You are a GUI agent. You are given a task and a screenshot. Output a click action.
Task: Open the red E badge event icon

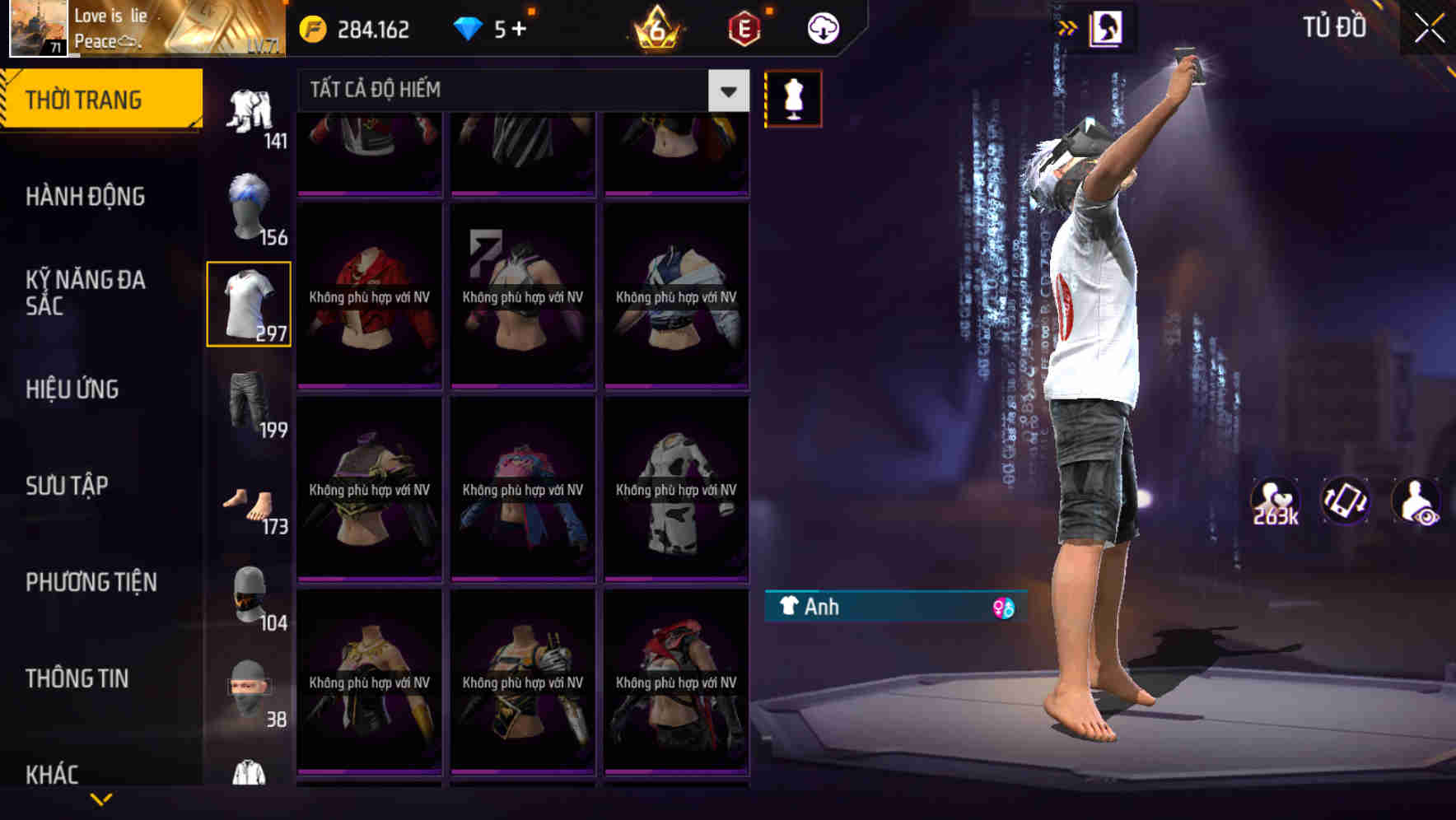point(744,28)
